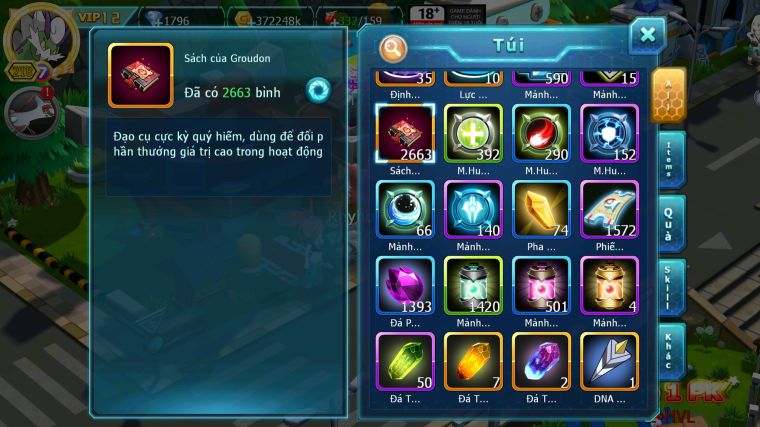Screen dimensions: 760x427
Task: Switch to the Skill tab
Action: pyautogui.click(x=671, y=288)
